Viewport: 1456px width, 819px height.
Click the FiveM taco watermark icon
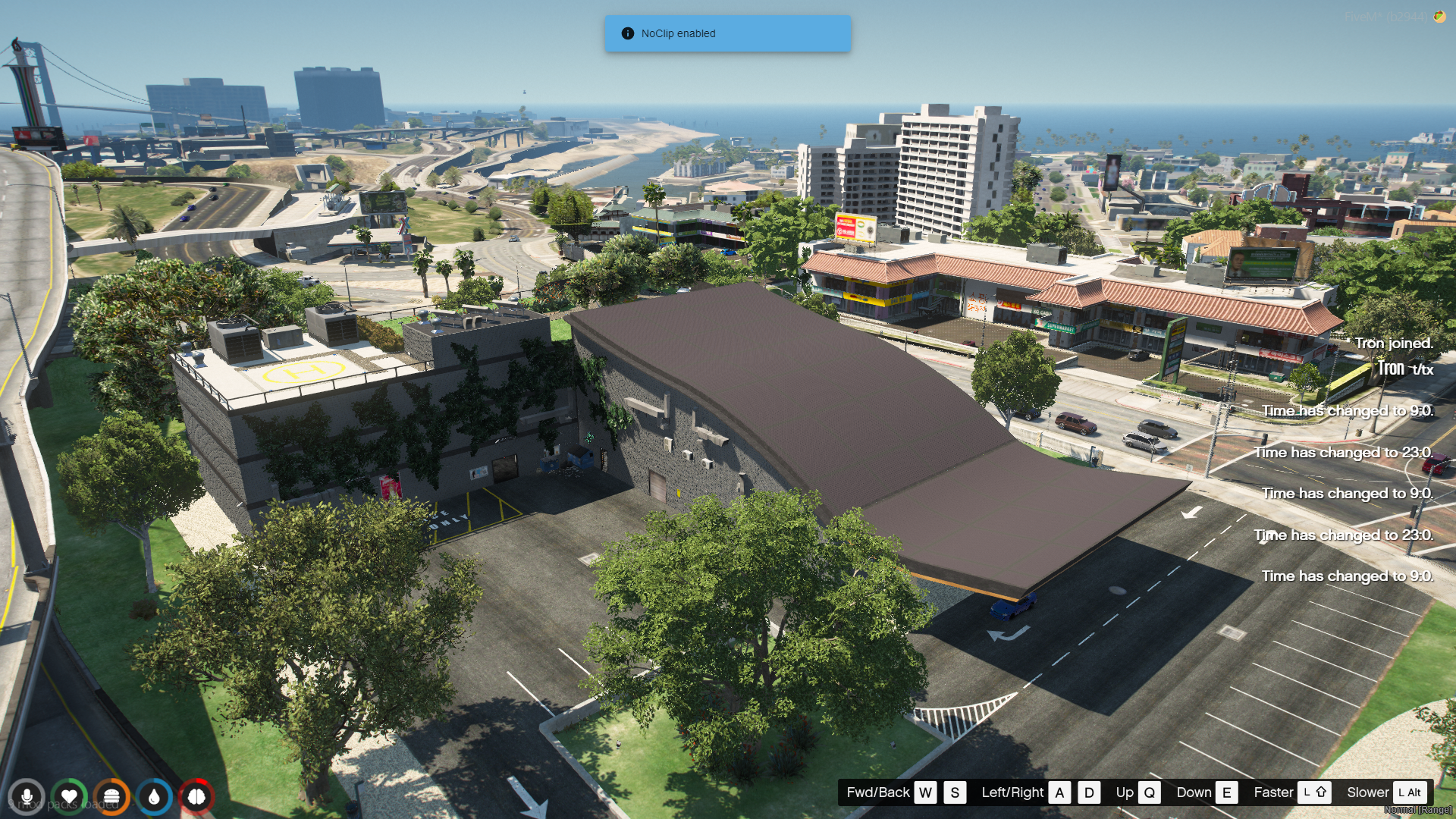pyautogui.click(x=1439, y=17)
